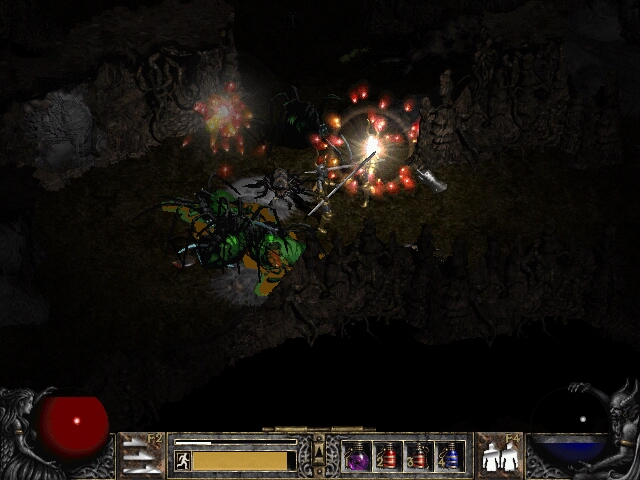
Task: Drink the red healing potion in slot 3
Action: 419,456
